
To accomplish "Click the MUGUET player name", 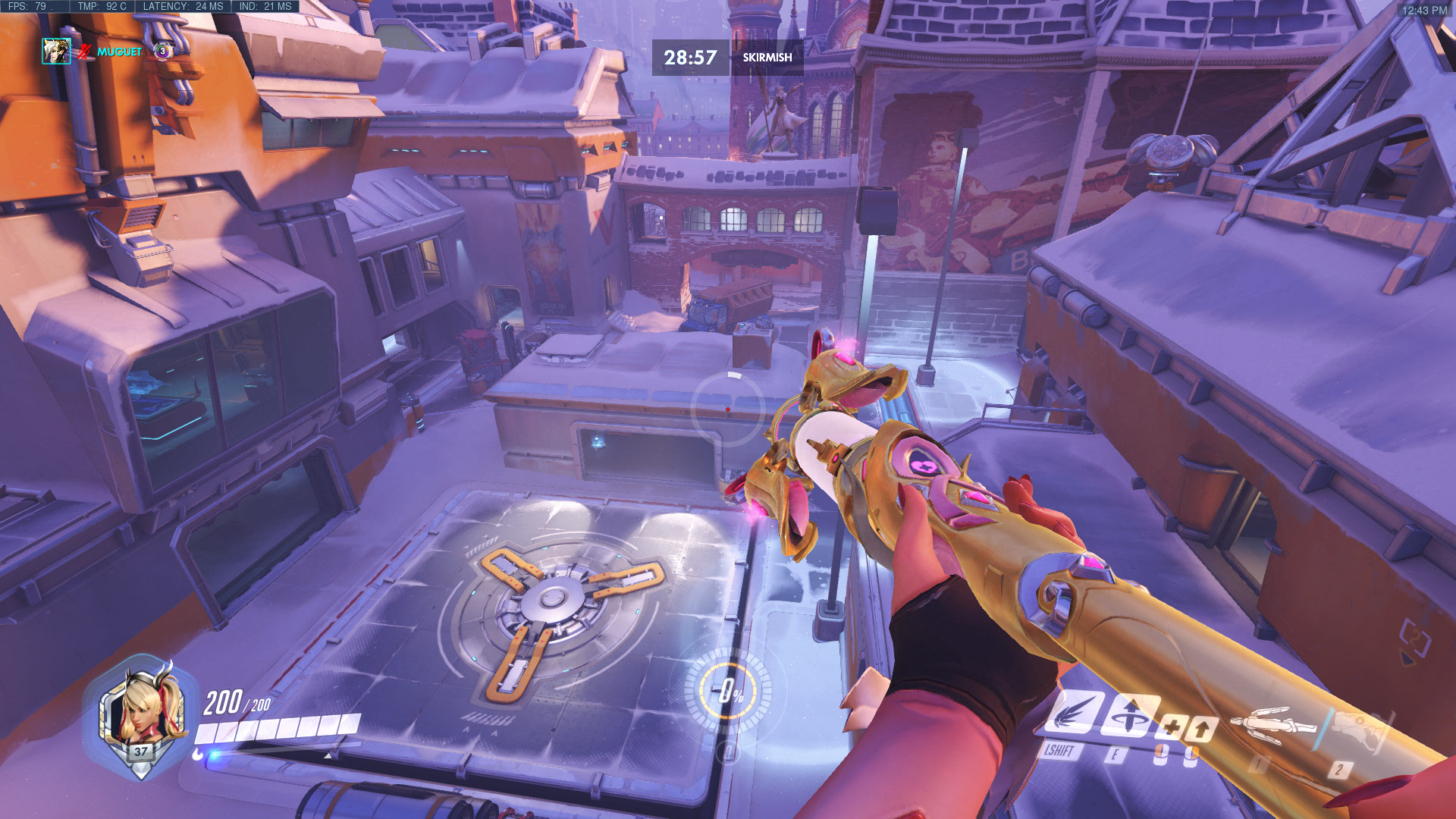I will coord(120,52).
